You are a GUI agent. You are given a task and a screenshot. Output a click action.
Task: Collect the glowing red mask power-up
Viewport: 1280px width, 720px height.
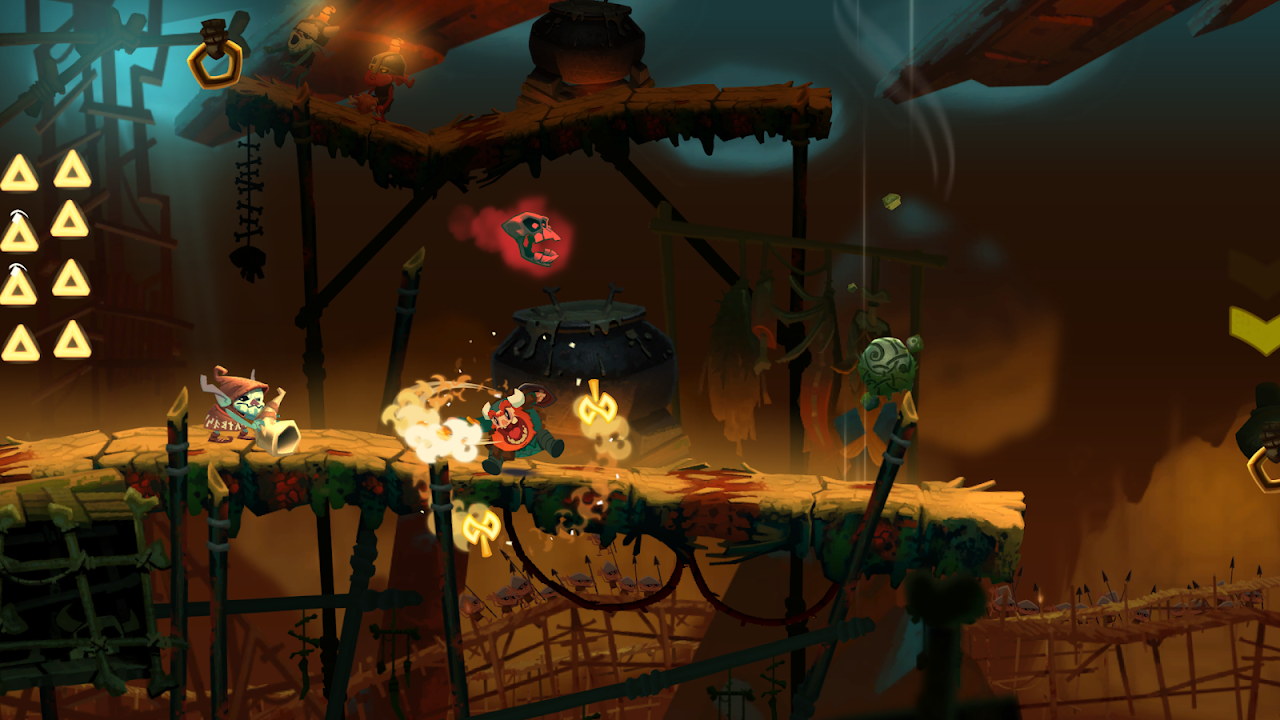click(x=530, y=240)
